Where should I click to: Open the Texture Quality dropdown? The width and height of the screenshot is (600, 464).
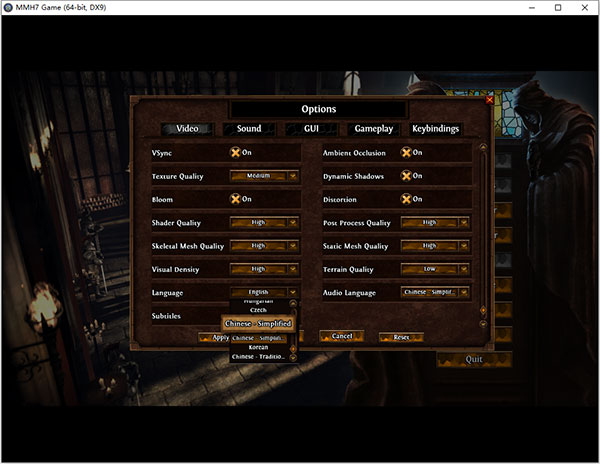click(264, 176)
